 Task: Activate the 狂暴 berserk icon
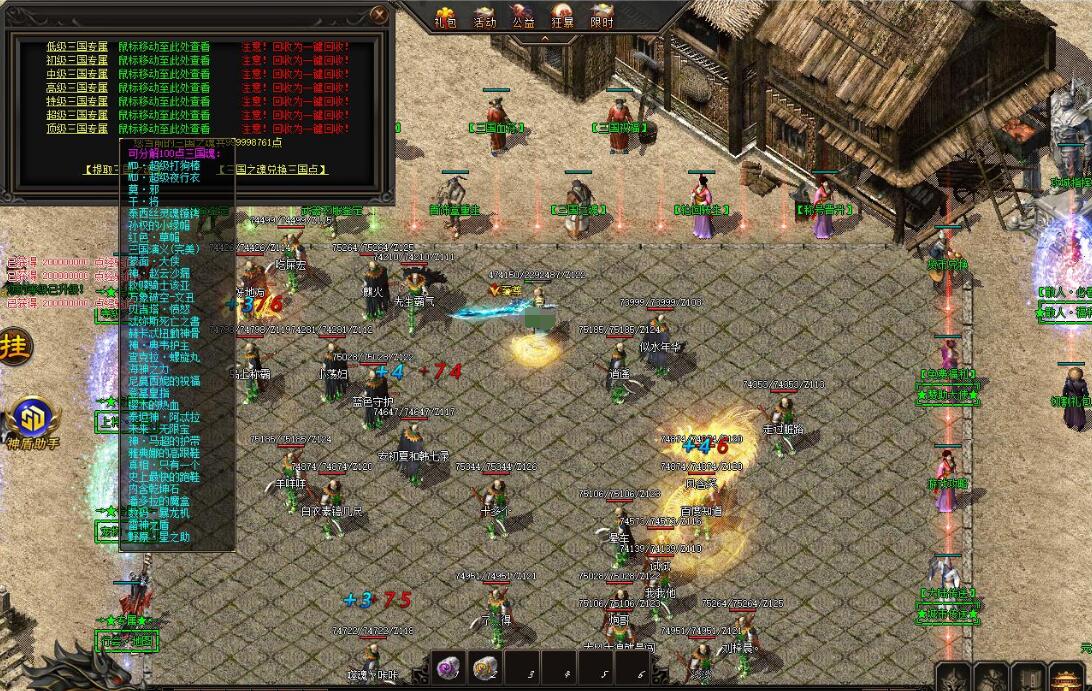563,16
